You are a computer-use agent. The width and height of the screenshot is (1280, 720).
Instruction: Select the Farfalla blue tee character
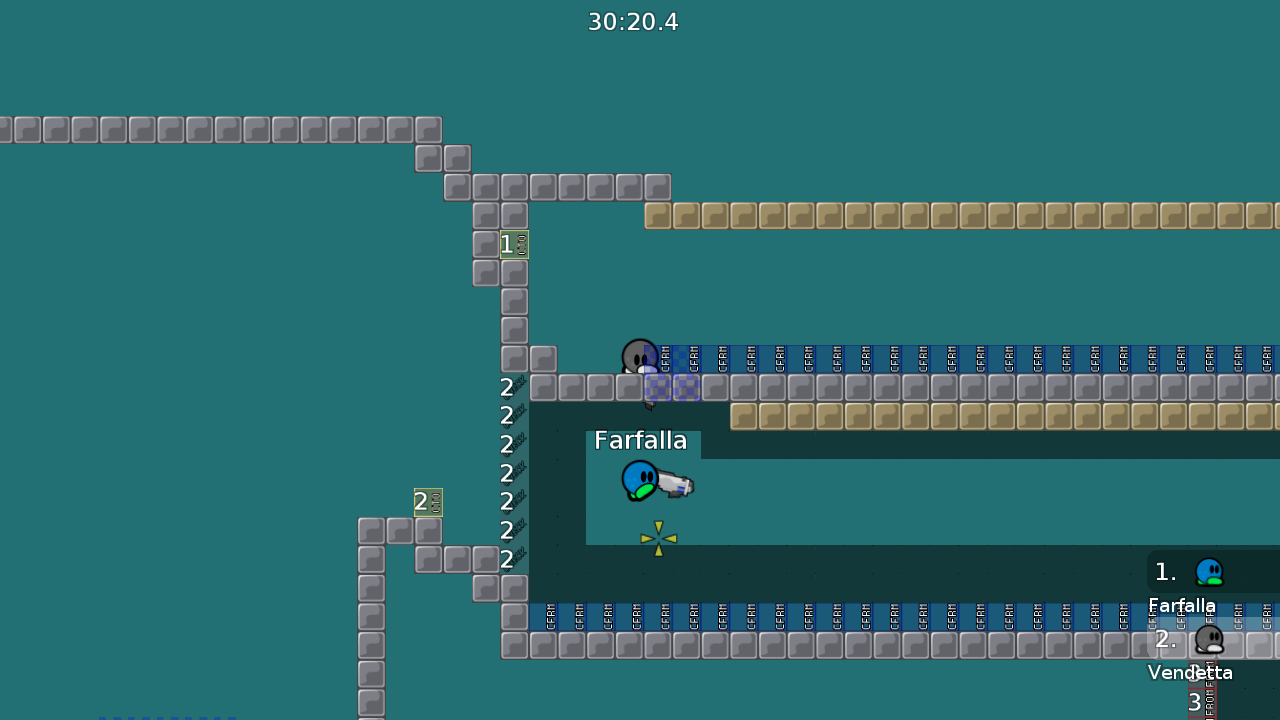640,480
